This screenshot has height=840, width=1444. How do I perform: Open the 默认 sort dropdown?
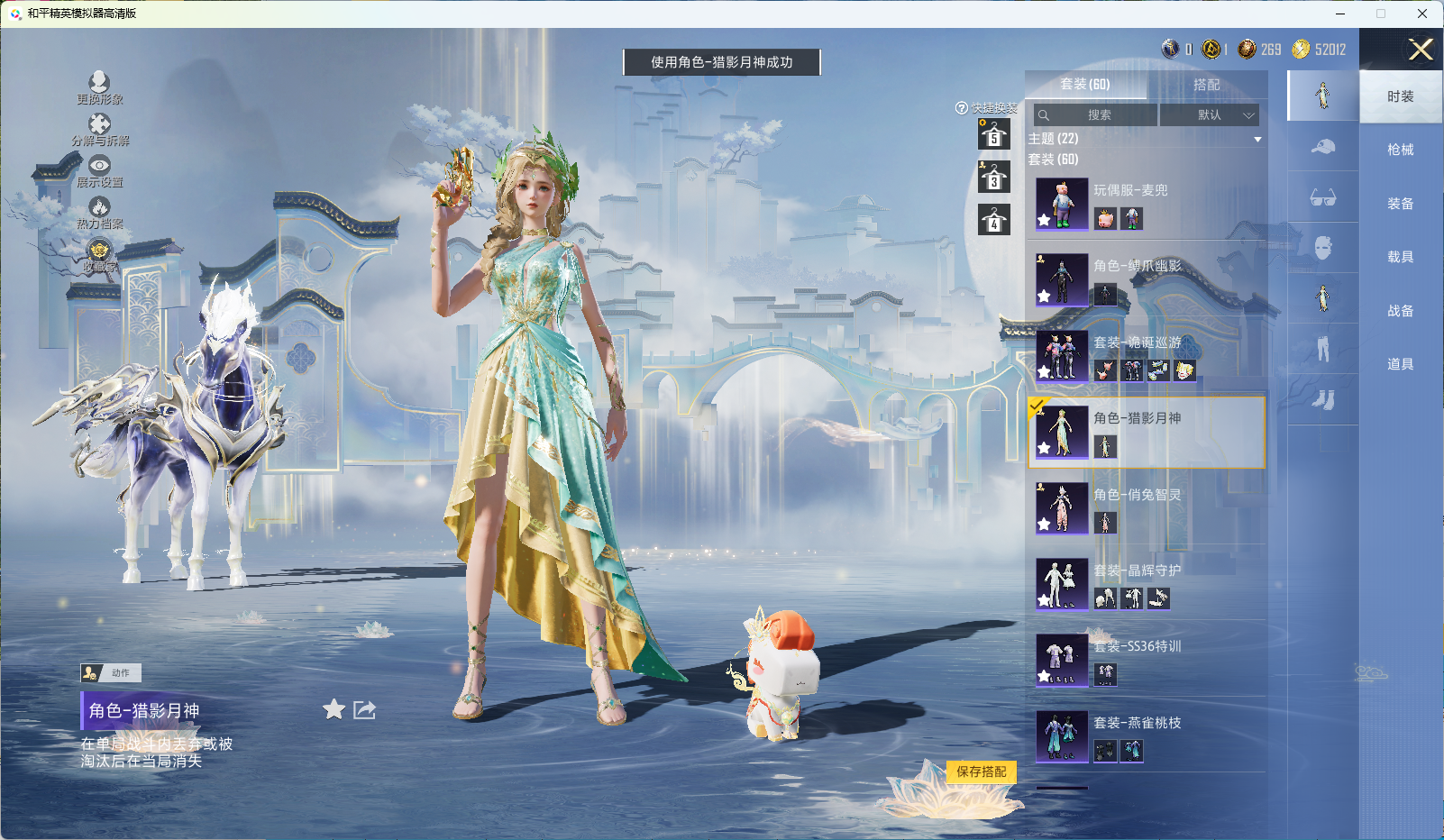click(1209, 115)
